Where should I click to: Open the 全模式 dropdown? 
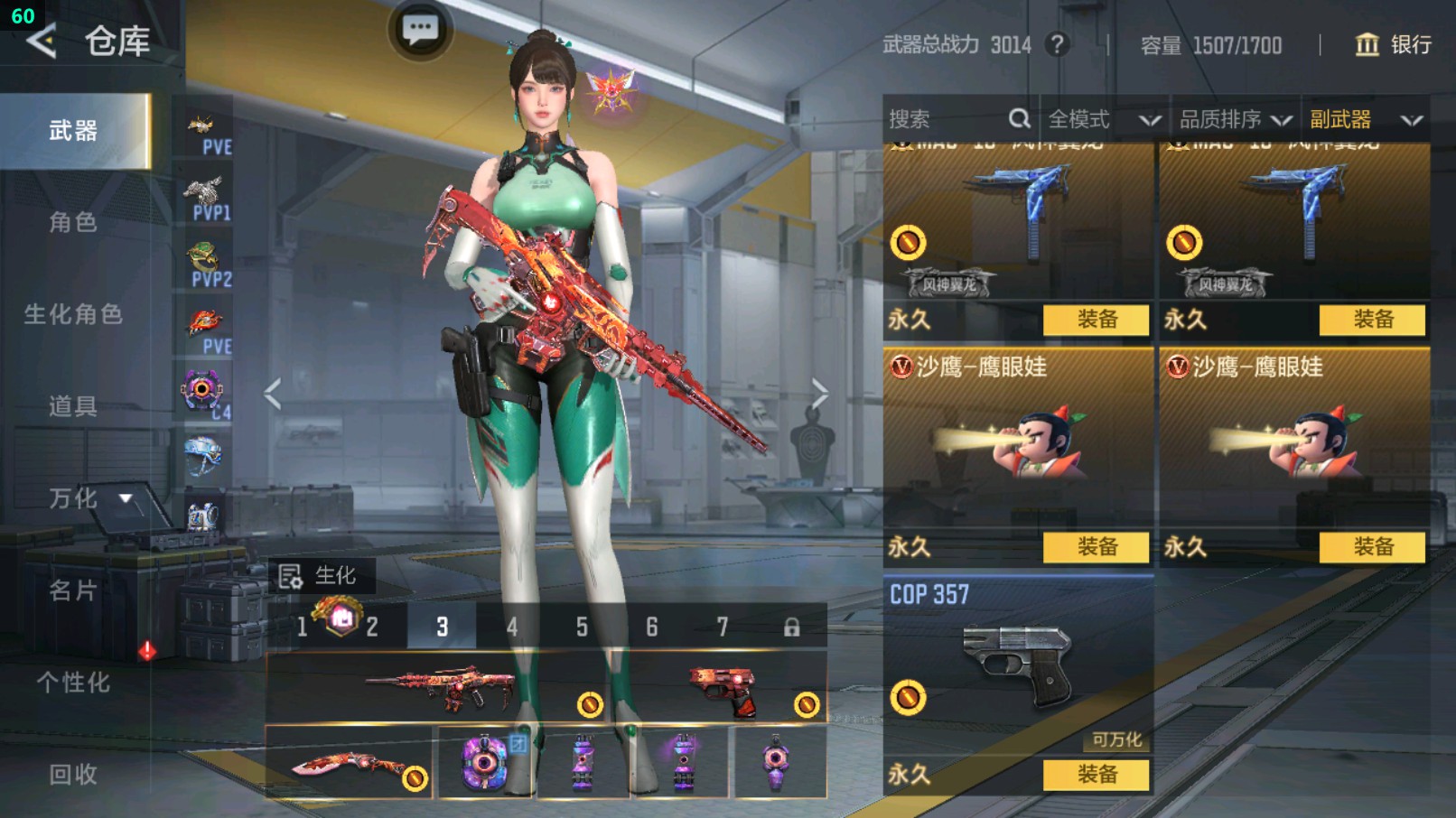tap(1103, 119)
